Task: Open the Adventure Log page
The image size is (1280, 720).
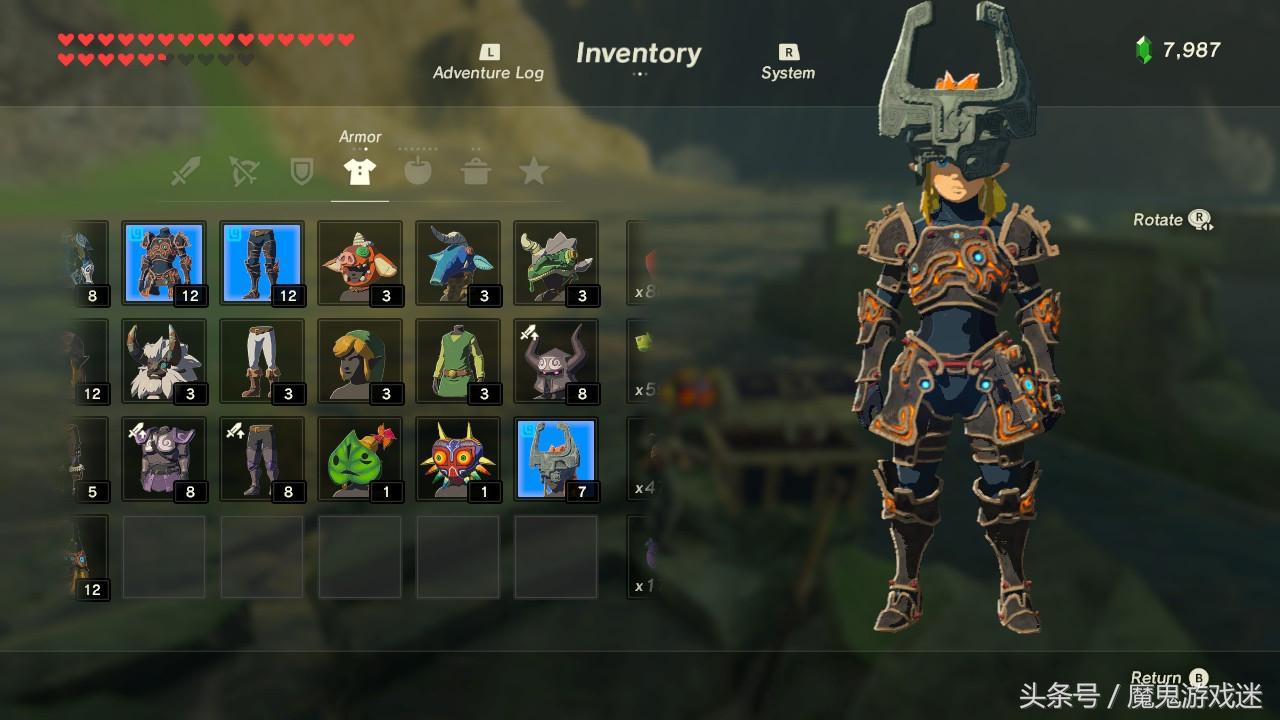Action: click(x=488, y=63)
